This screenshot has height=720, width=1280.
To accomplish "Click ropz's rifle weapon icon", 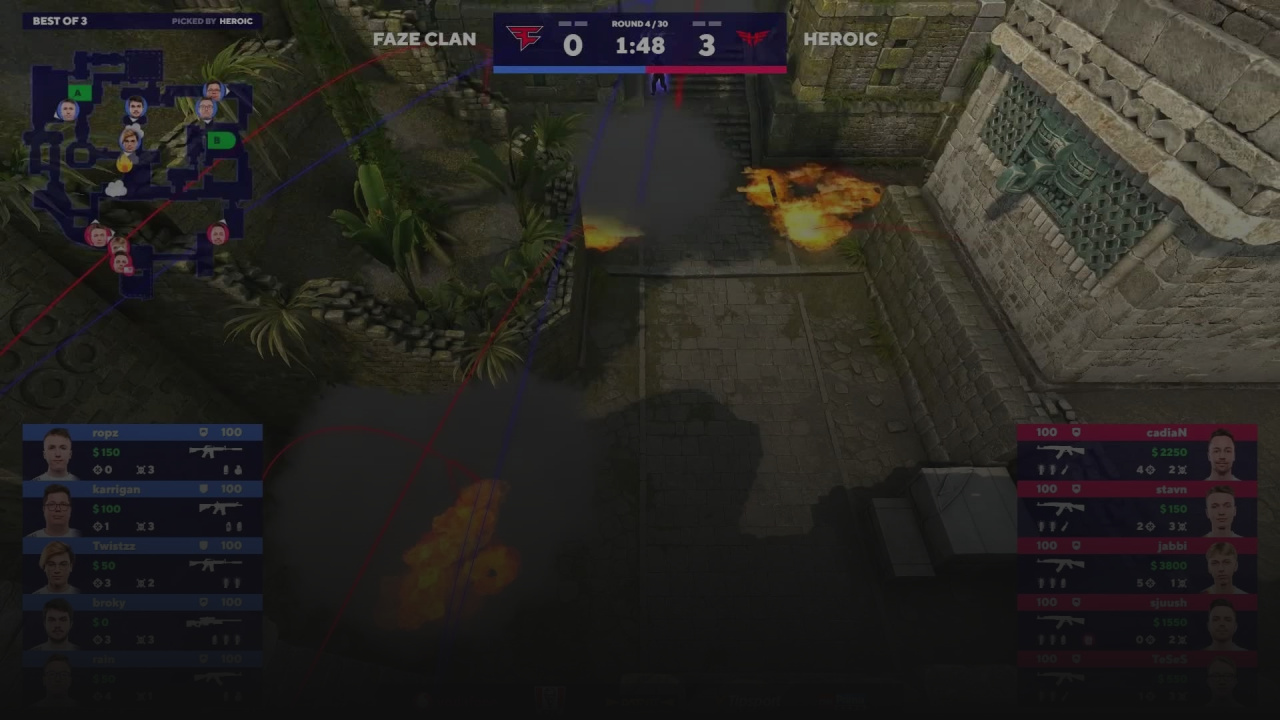I will click(x=217, y=451).
